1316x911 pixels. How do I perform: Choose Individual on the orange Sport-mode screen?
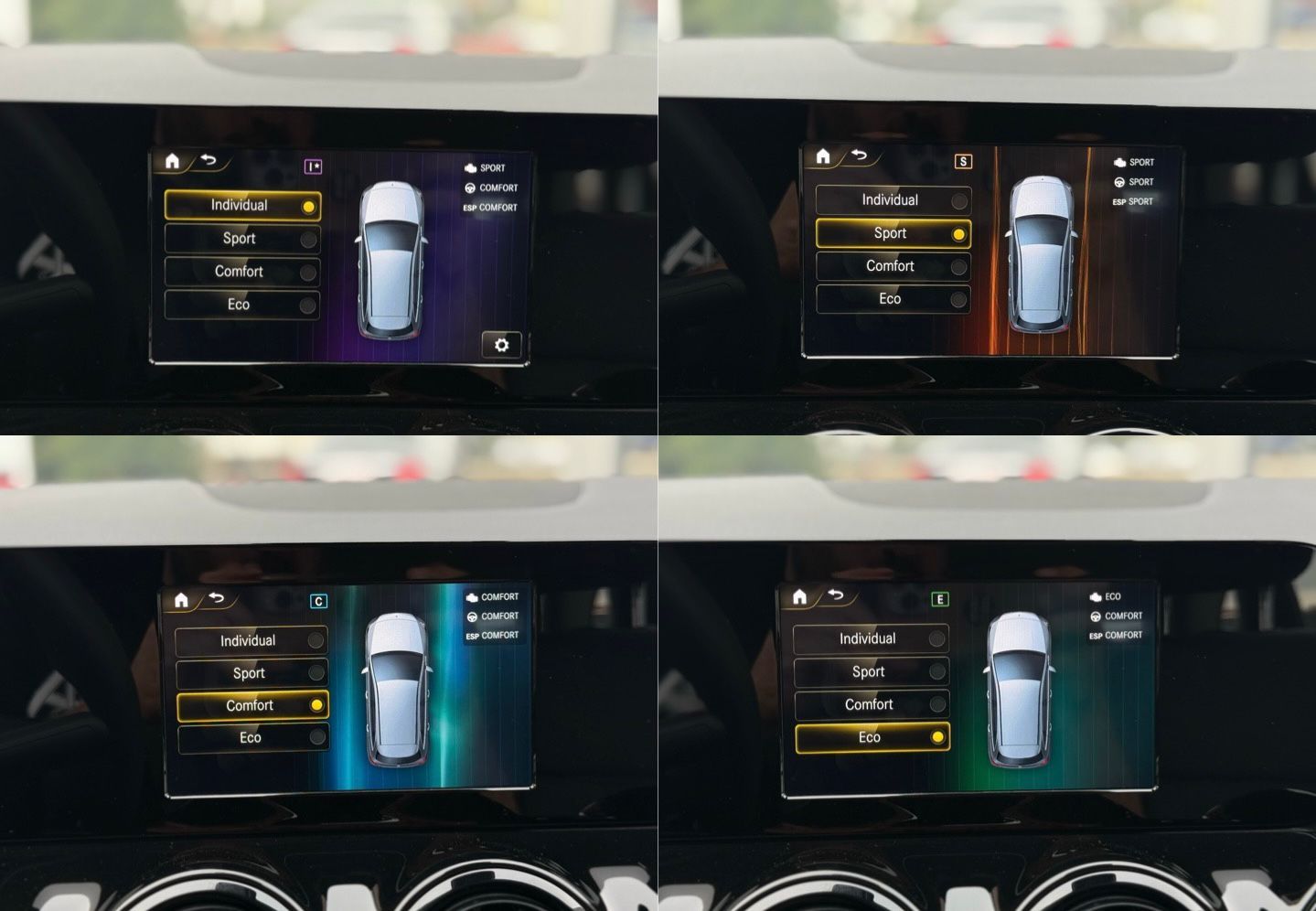892,200
